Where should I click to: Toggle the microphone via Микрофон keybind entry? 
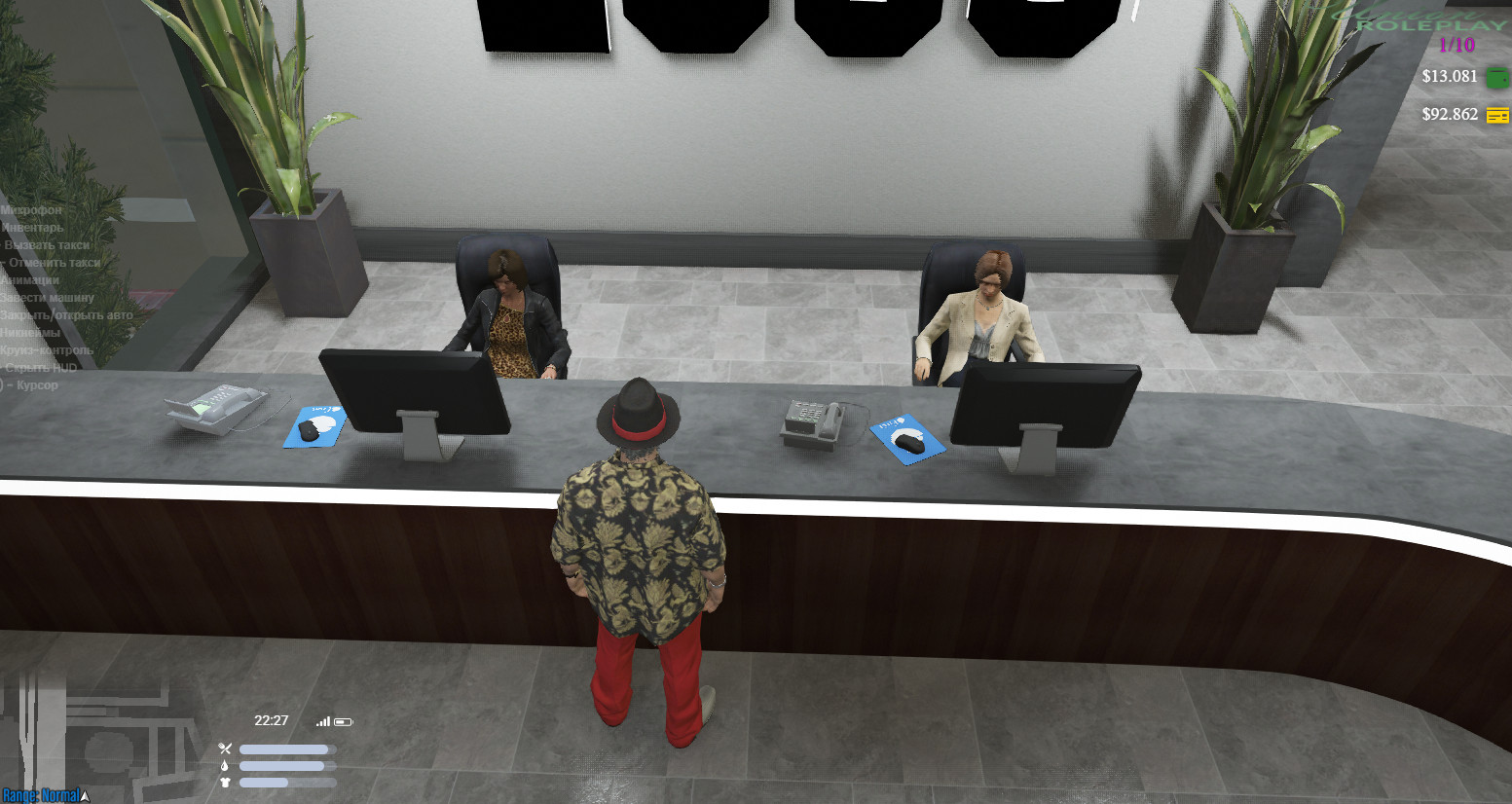[x=31, y=210]
